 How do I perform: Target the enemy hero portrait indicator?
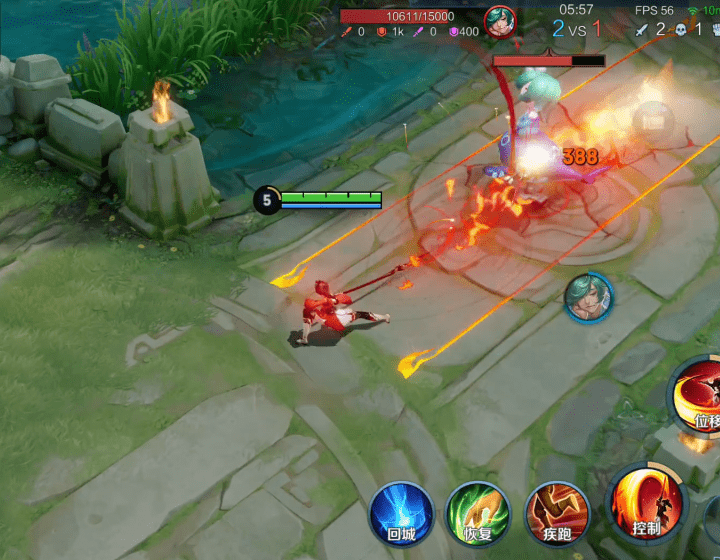click(x=588, y=298)
